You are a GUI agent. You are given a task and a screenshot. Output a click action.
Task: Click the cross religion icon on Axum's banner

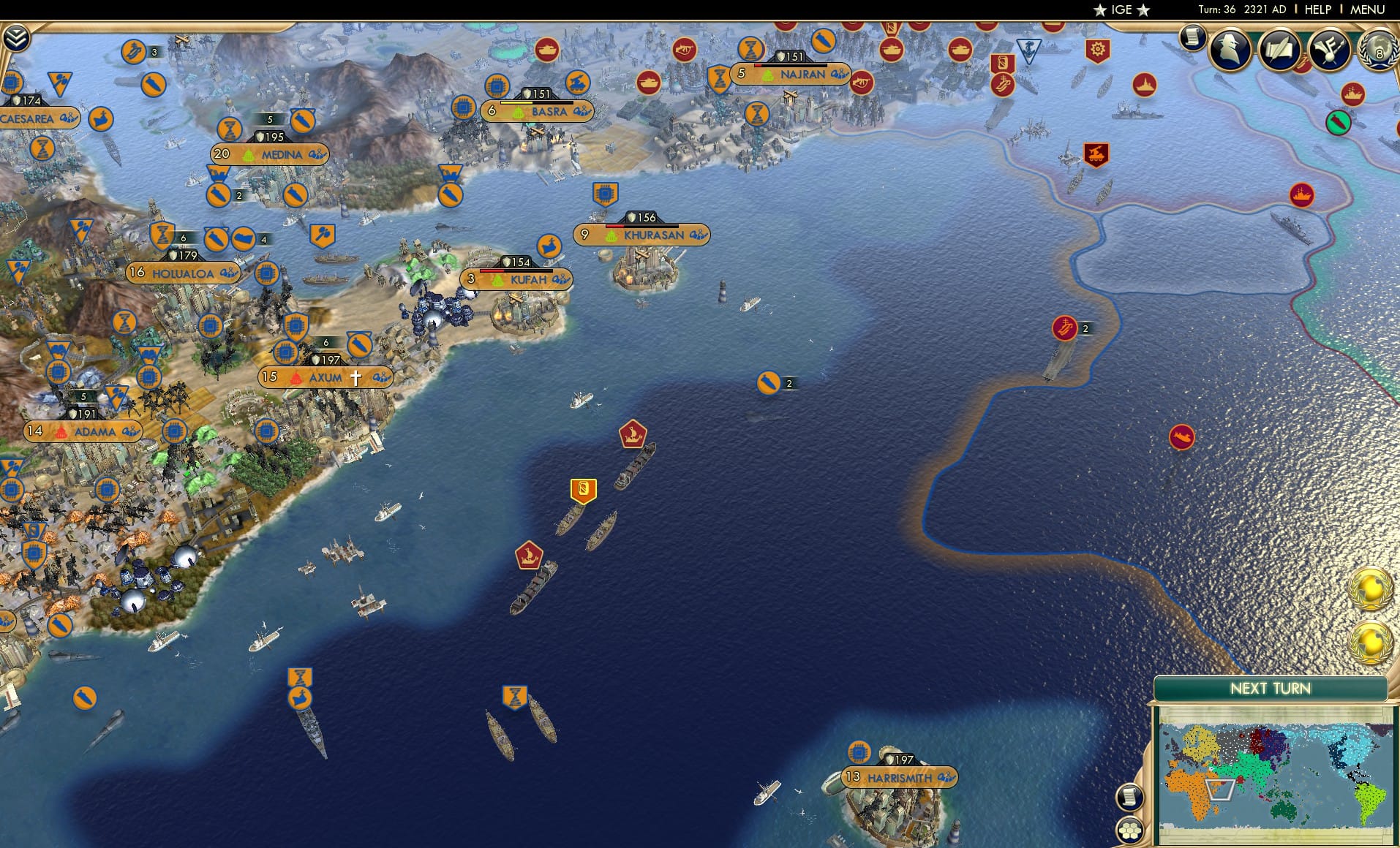pos(357,376)
